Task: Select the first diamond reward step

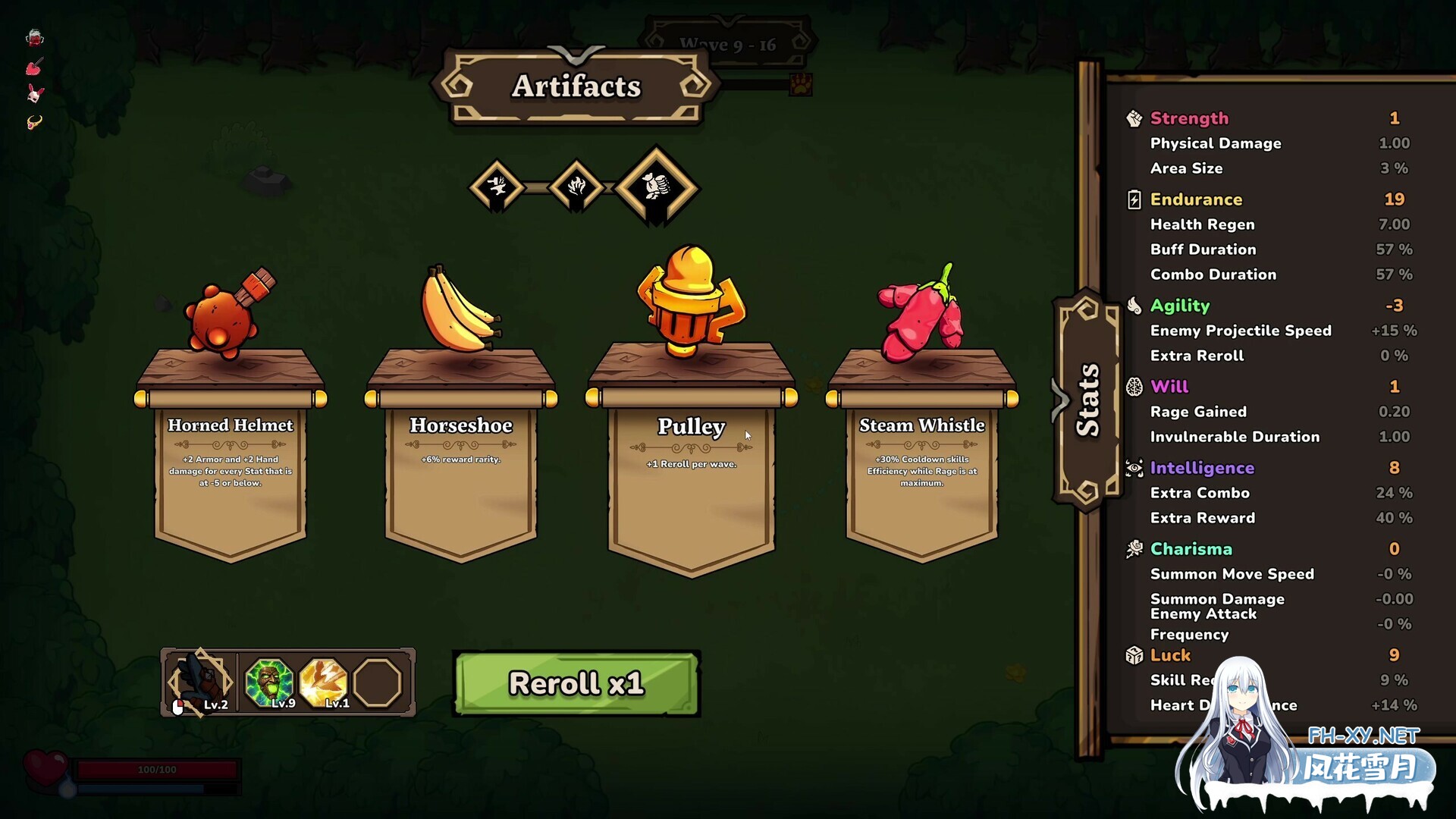Action: [497, 187]
